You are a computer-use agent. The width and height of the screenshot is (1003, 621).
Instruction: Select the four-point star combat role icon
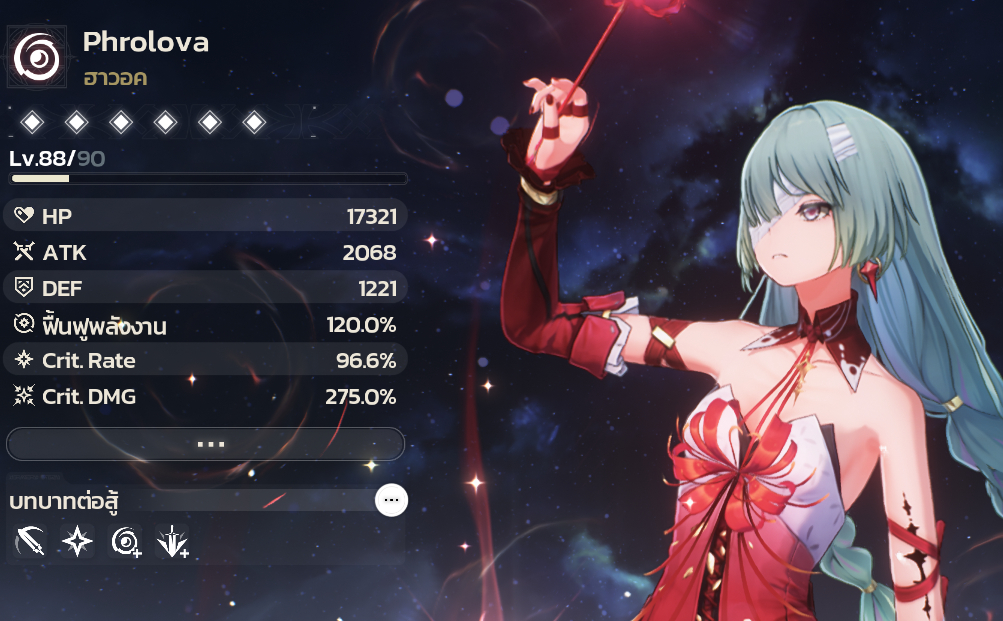coord(77,542)
